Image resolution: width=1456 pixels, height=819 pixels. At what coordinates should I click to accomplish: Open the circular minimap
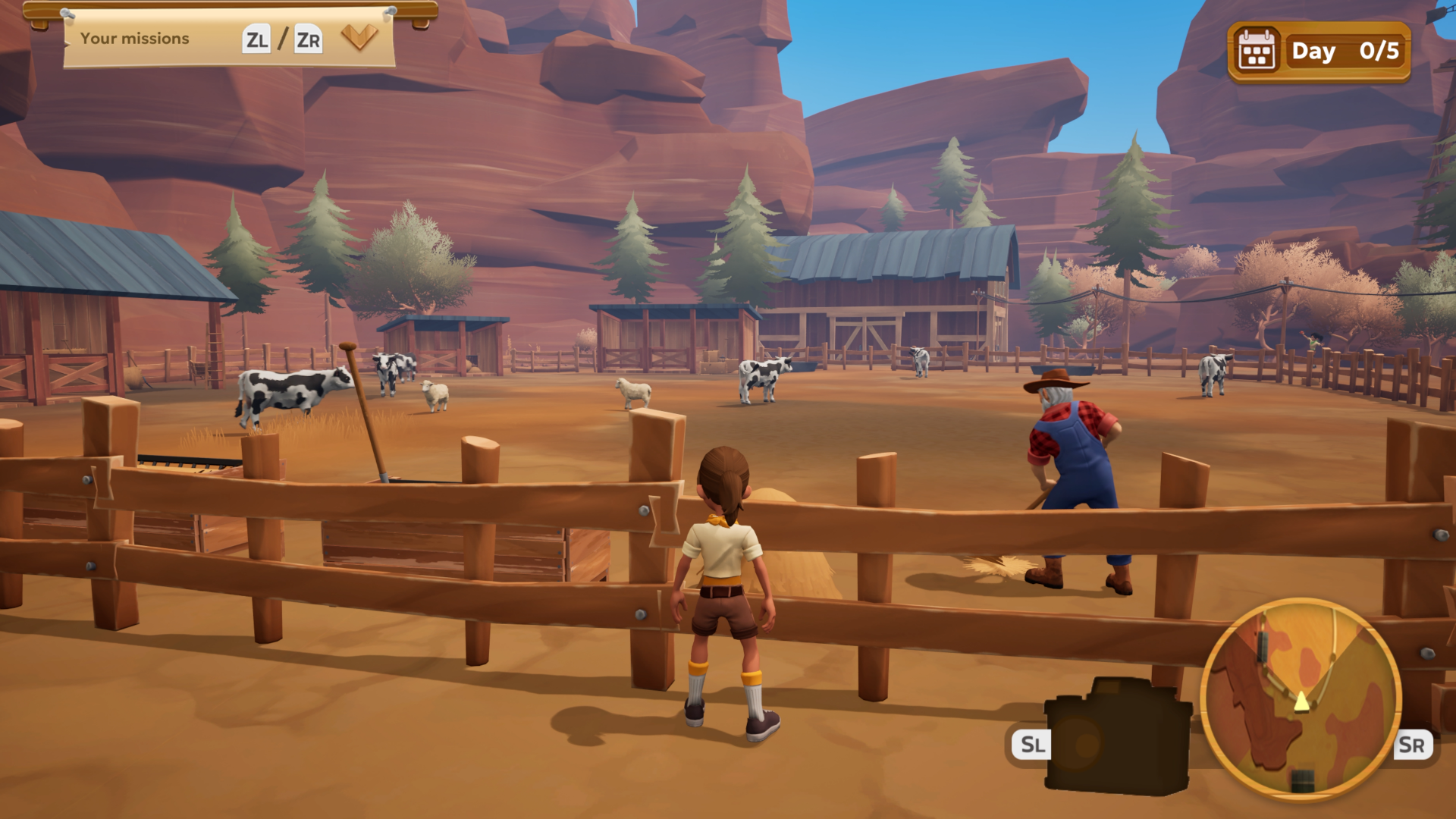1301,698
